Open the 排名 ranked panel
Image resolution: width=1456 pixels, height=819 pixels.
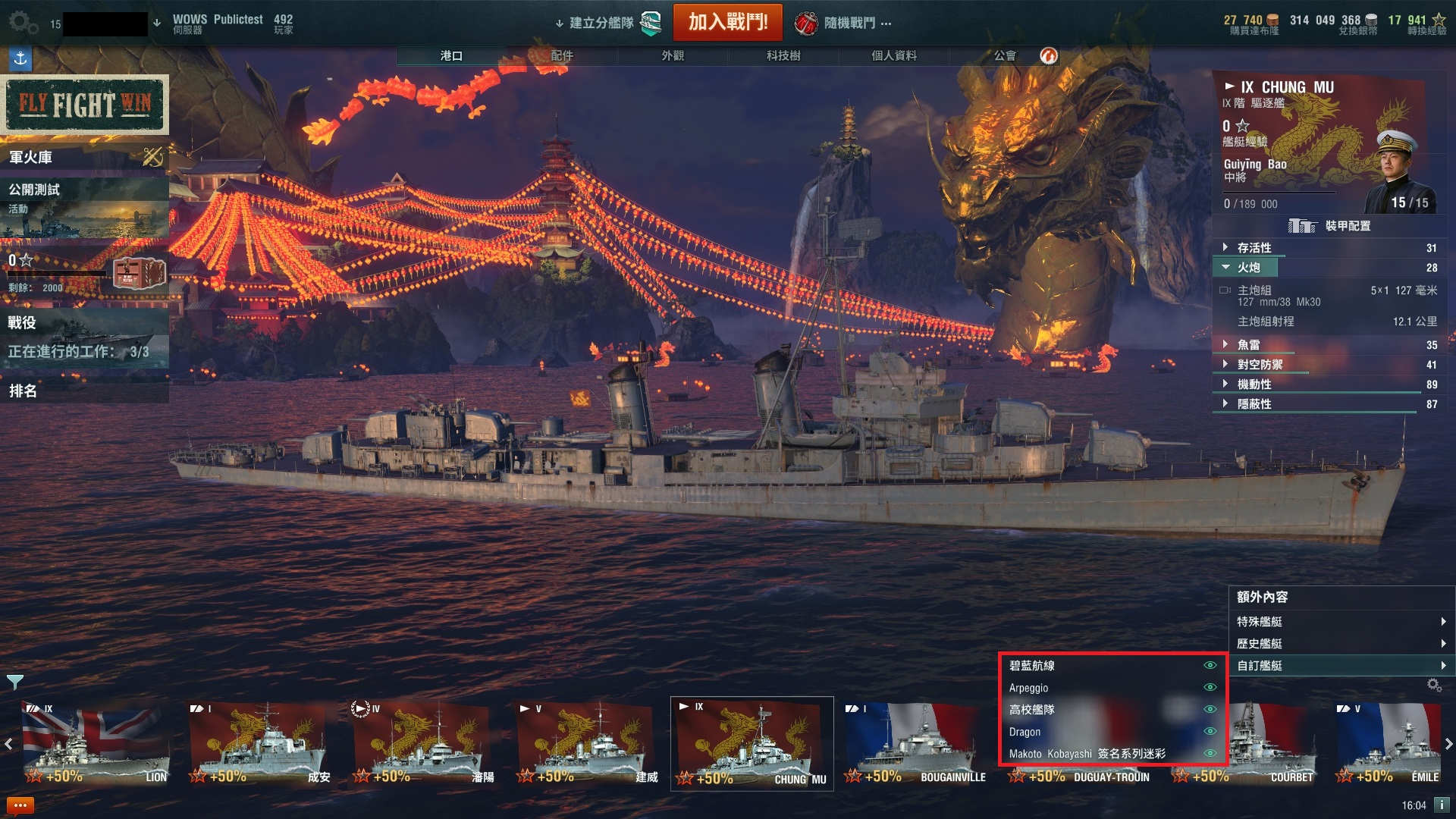[83, 391]
